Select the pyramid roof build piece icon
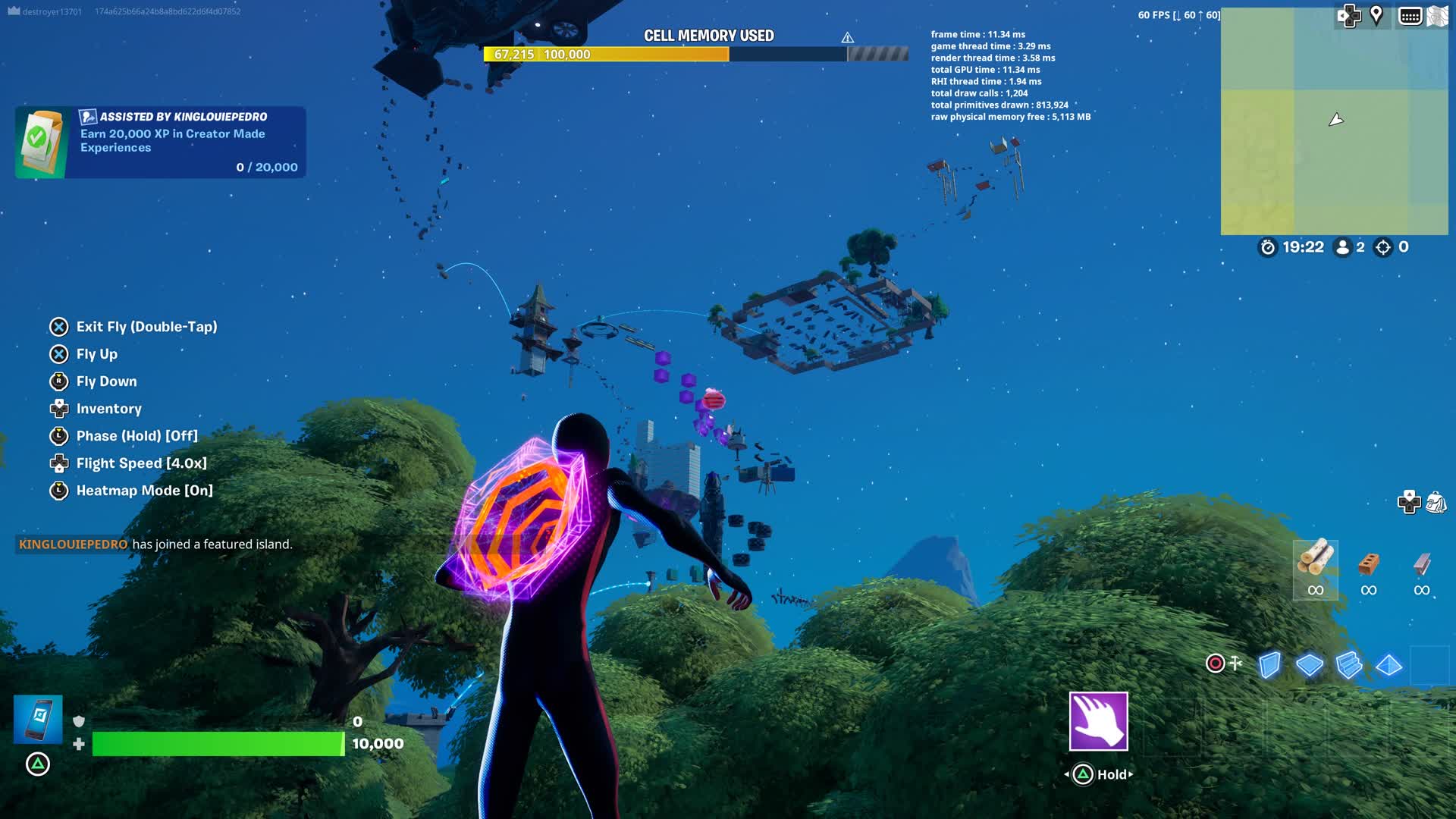This screenshot has width=1456, height=819. pyautogui.click(x=1389, y=664)
